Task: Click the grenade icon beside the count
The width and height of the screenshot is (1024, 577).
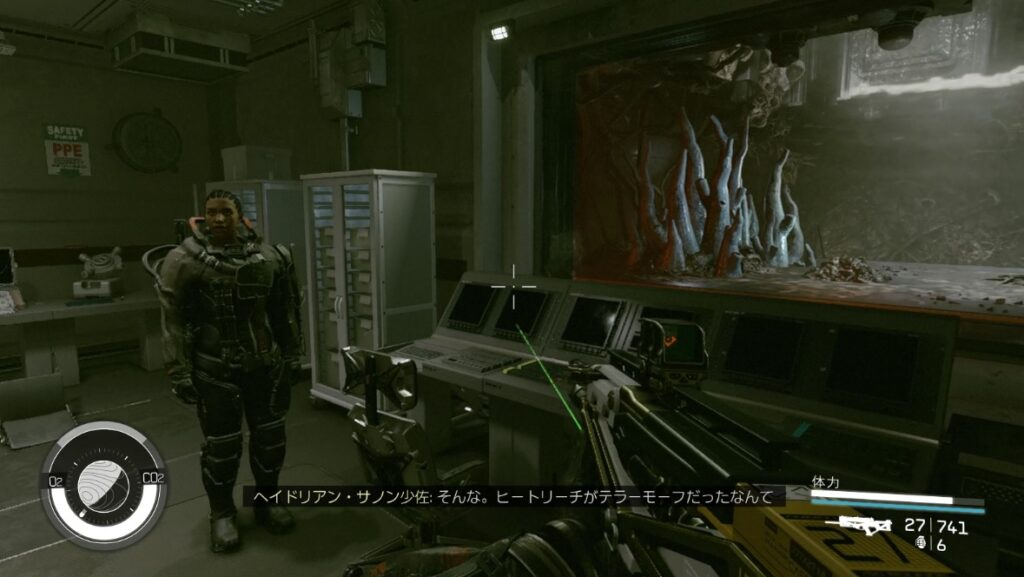Action: click(x=920, y=544)
